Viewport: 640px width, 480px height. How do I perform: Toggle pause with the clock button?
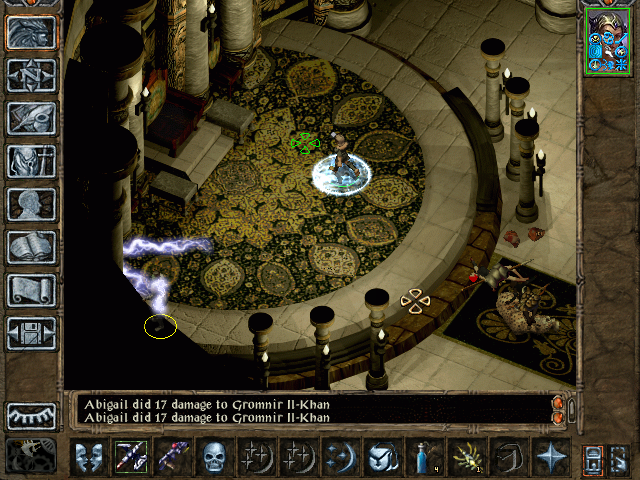pyautogui.click(x=31, y=456)
